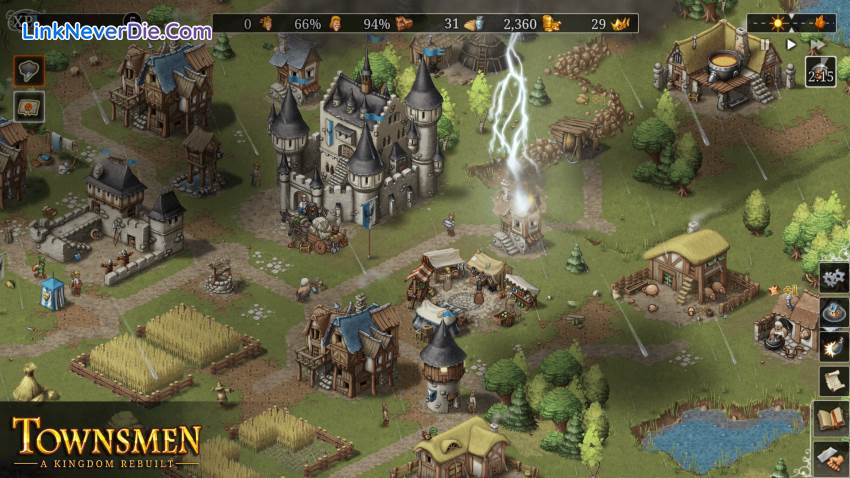Select the bomb explosion icon
The width and height of the screenshot is (850, 478).
tap(833, 347)
